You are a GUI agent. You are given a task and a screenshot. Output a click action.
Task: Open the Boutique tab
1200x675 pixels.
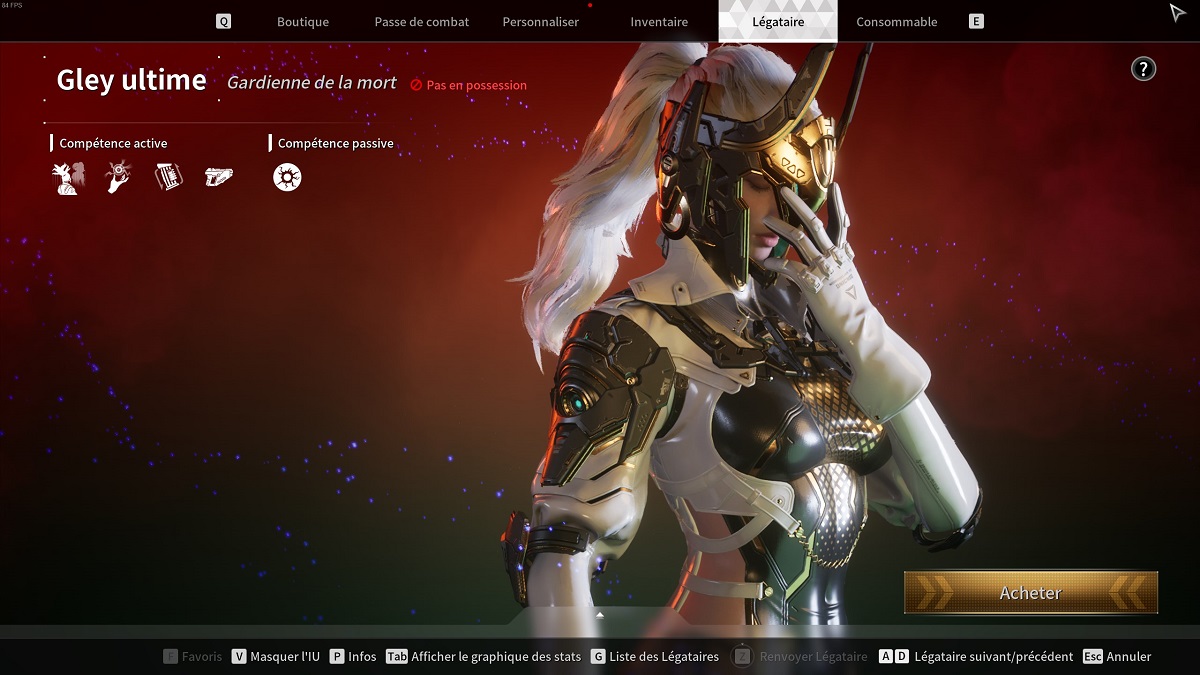(302, 22)
